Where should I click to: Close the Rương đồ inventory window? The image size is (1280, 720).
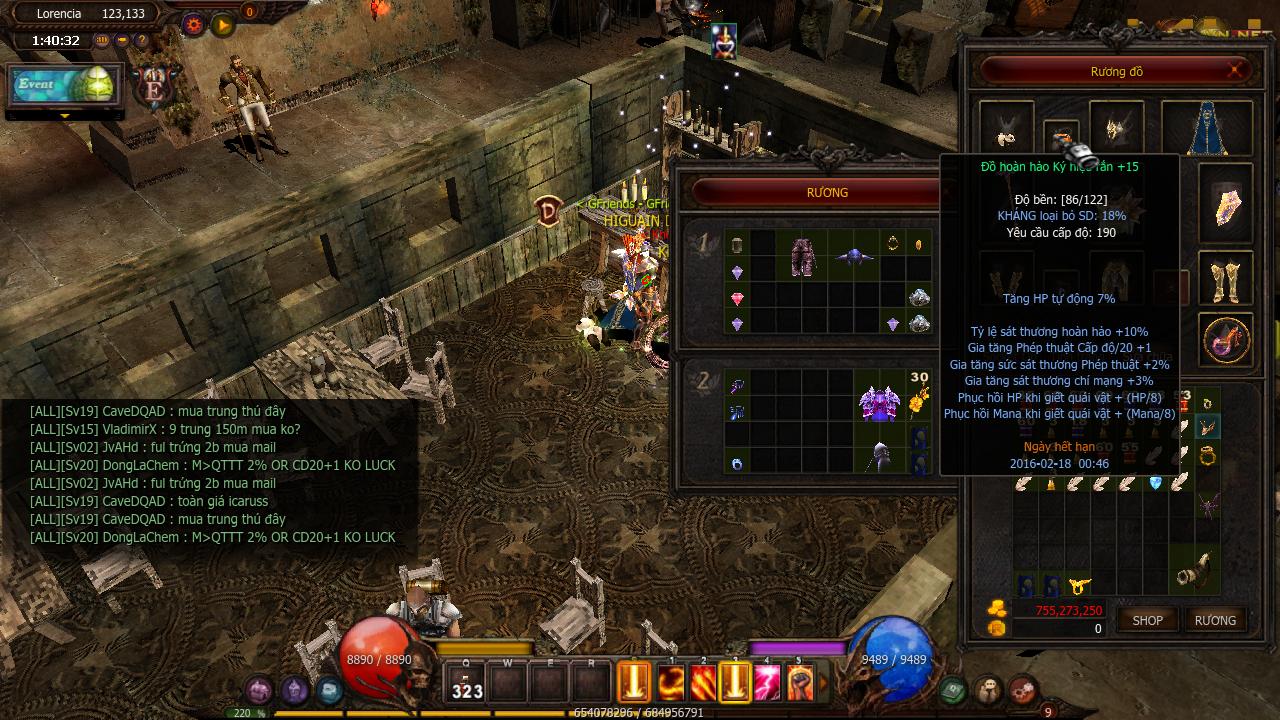1236,70
